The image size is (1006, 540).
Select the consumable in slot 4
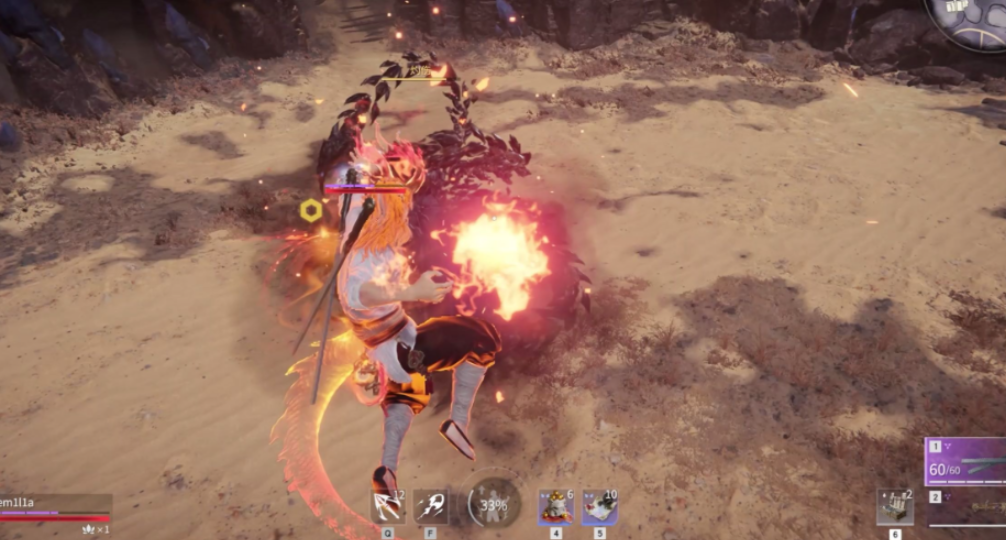coord(556,507)
